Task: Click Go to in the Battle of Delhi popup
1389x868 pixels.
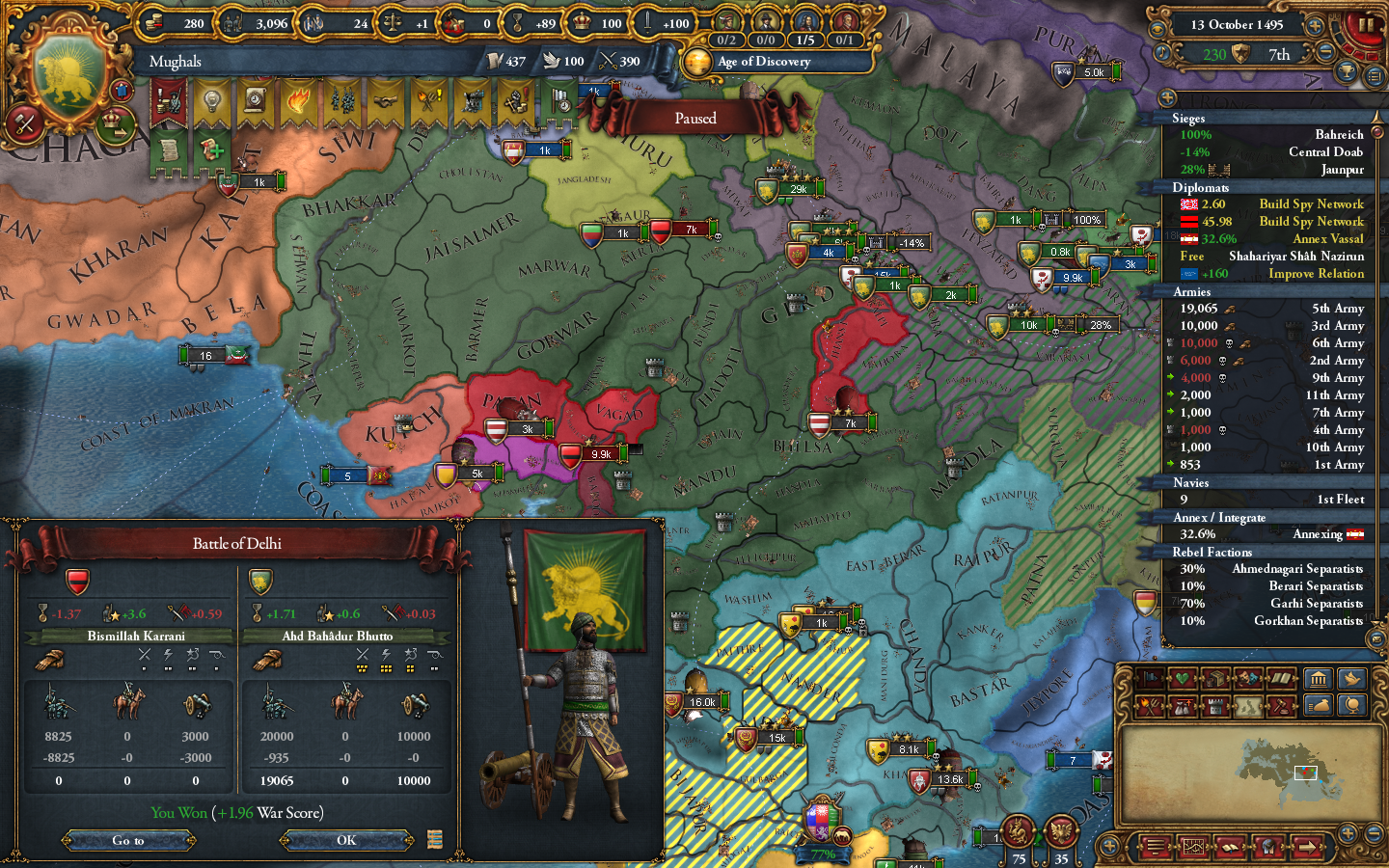Action: tap(128, 840)
